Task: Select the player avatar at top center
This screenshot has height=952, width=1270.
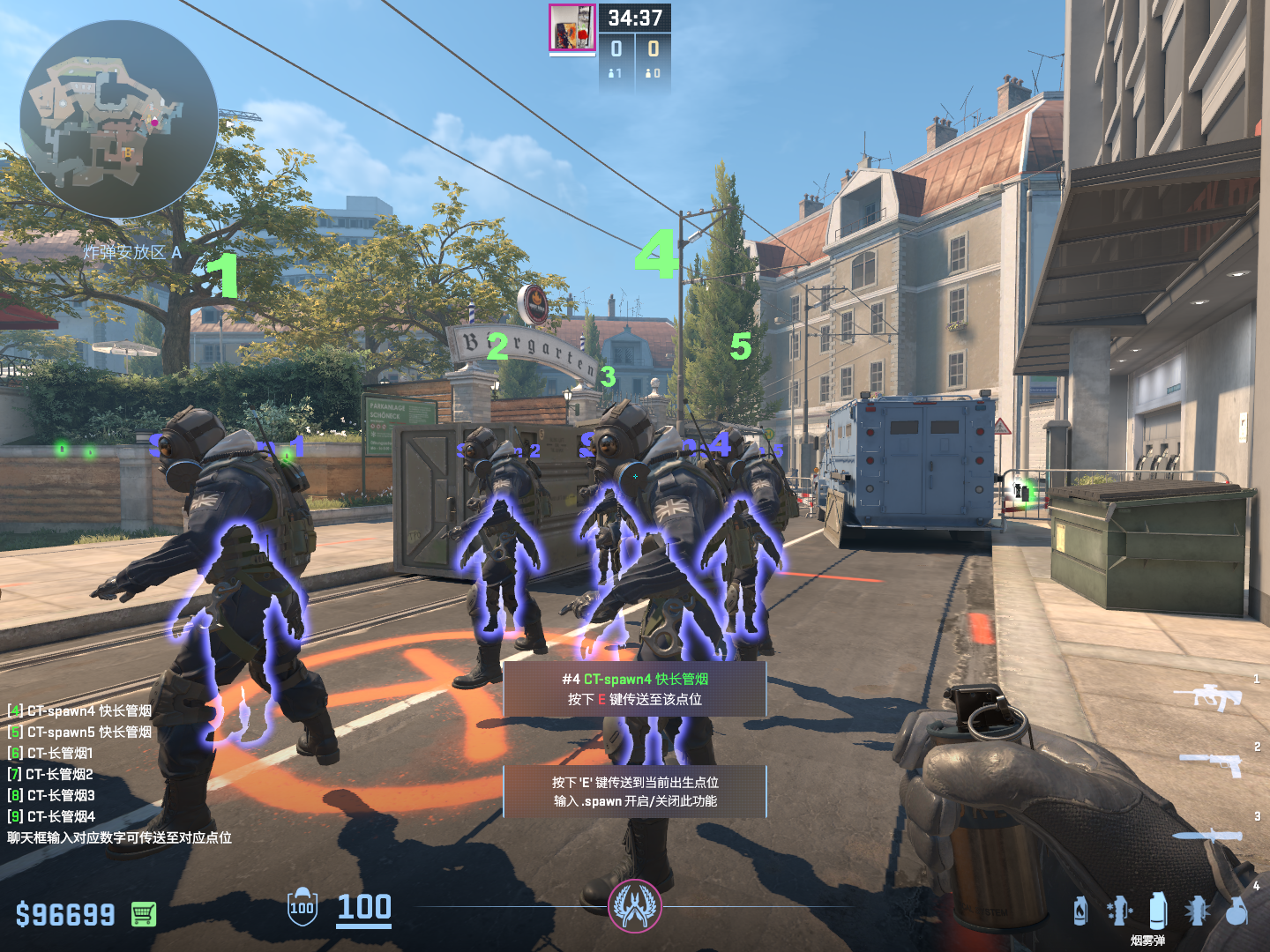Action: coord(571,27)
